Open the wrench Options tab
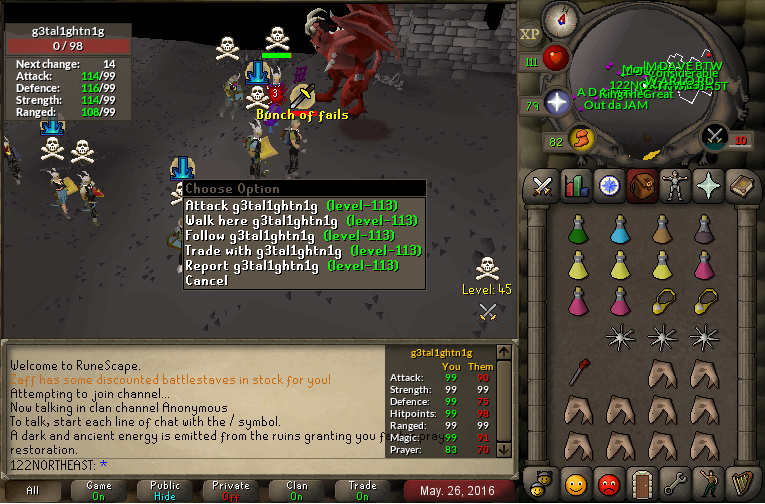765x504 pixels. (674, 485)
